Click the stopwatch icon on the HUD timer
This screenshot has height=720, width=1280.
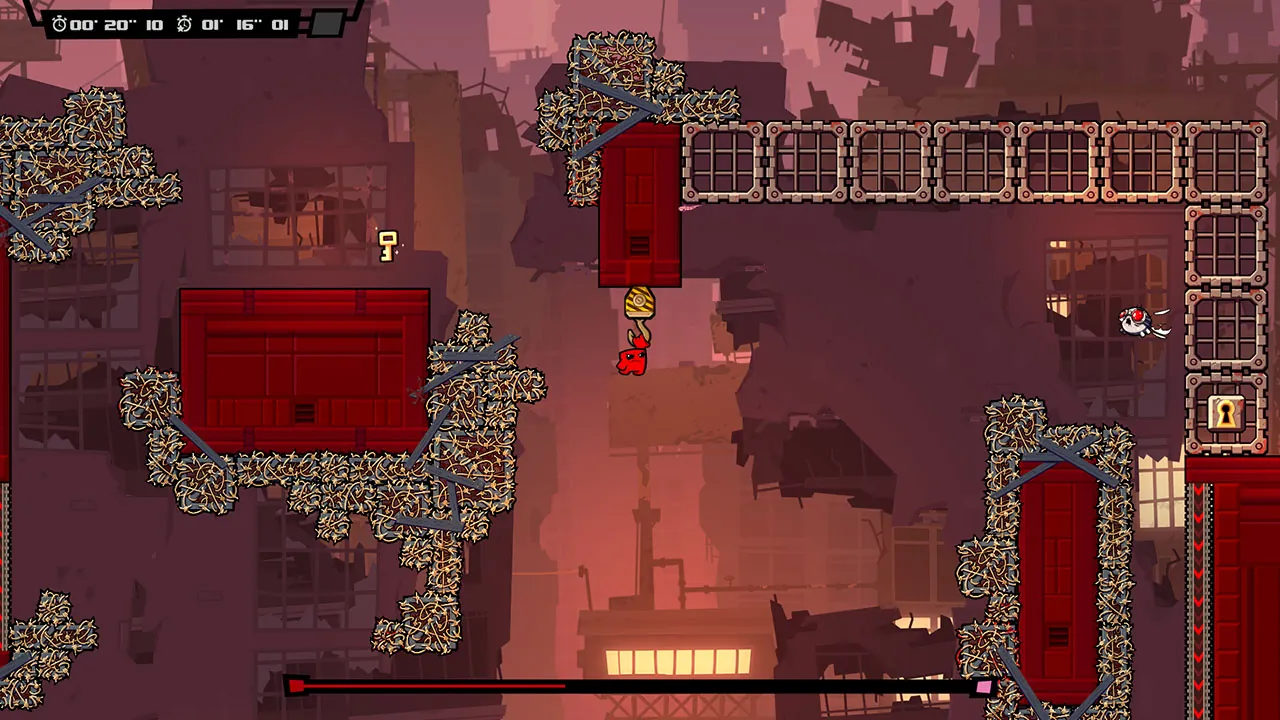(59, 24)
